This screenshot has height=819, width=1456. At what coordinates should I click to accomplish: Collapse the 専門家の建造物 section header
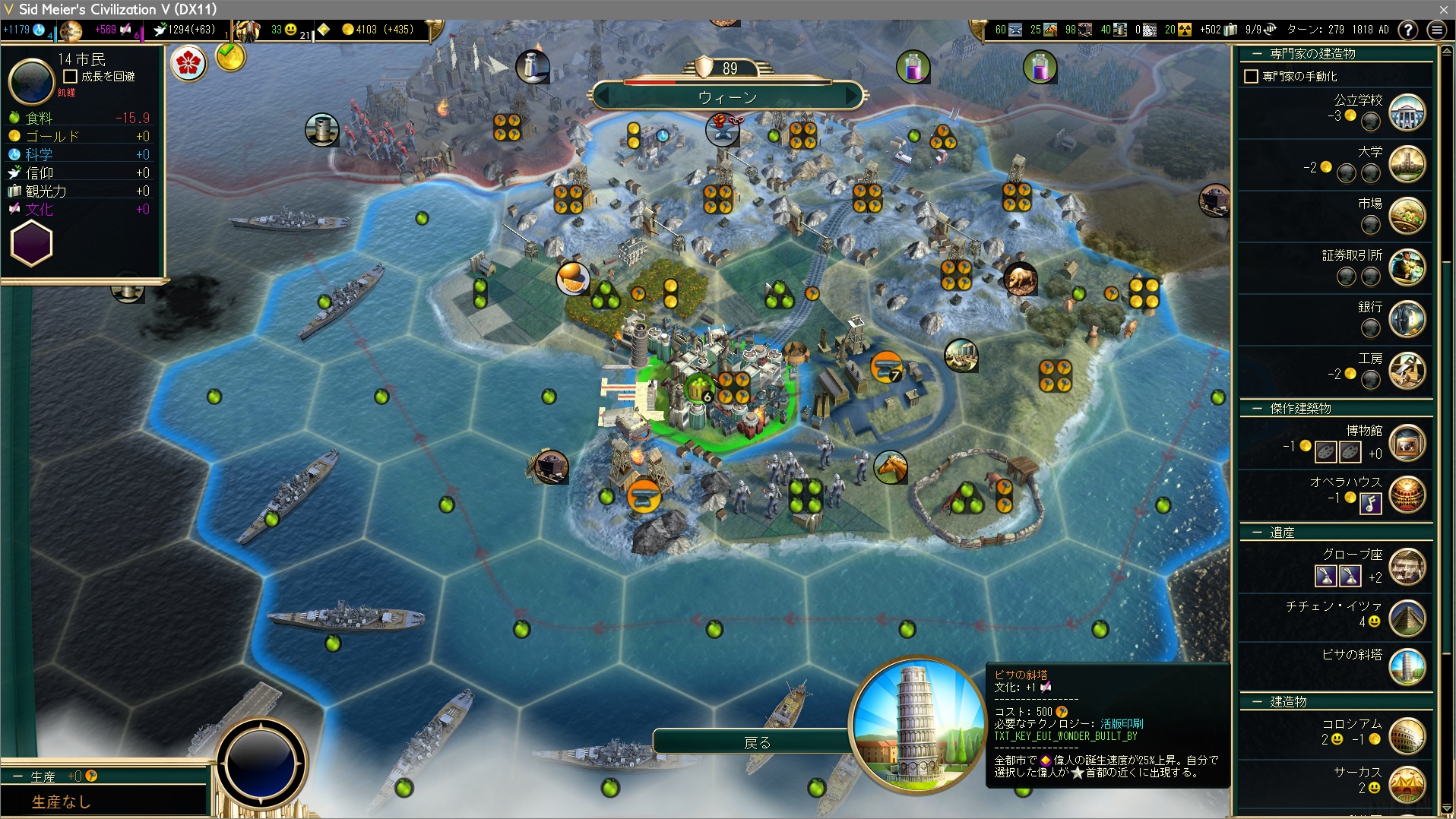[x=1257, y=54]
